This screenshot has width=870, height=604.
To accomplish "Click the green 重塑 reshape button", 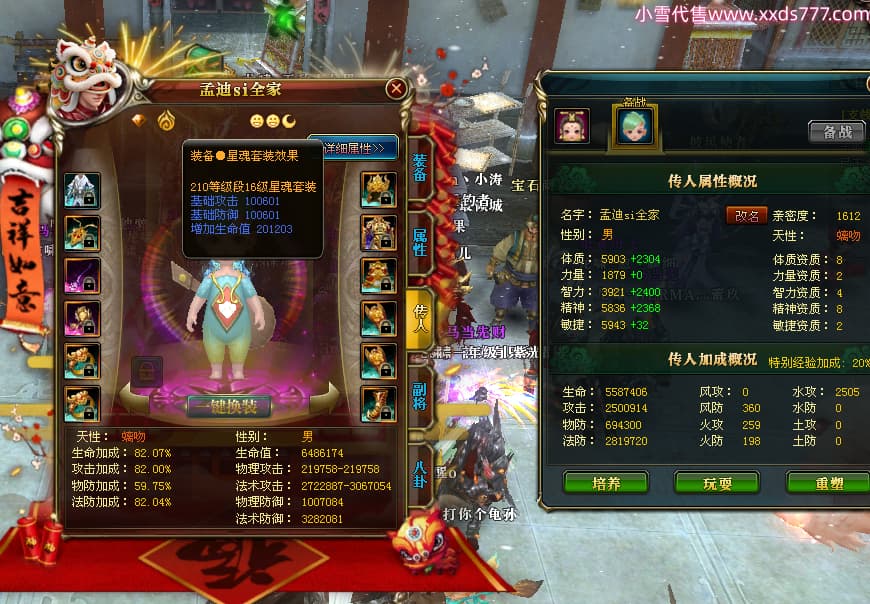I will point(827,483).
